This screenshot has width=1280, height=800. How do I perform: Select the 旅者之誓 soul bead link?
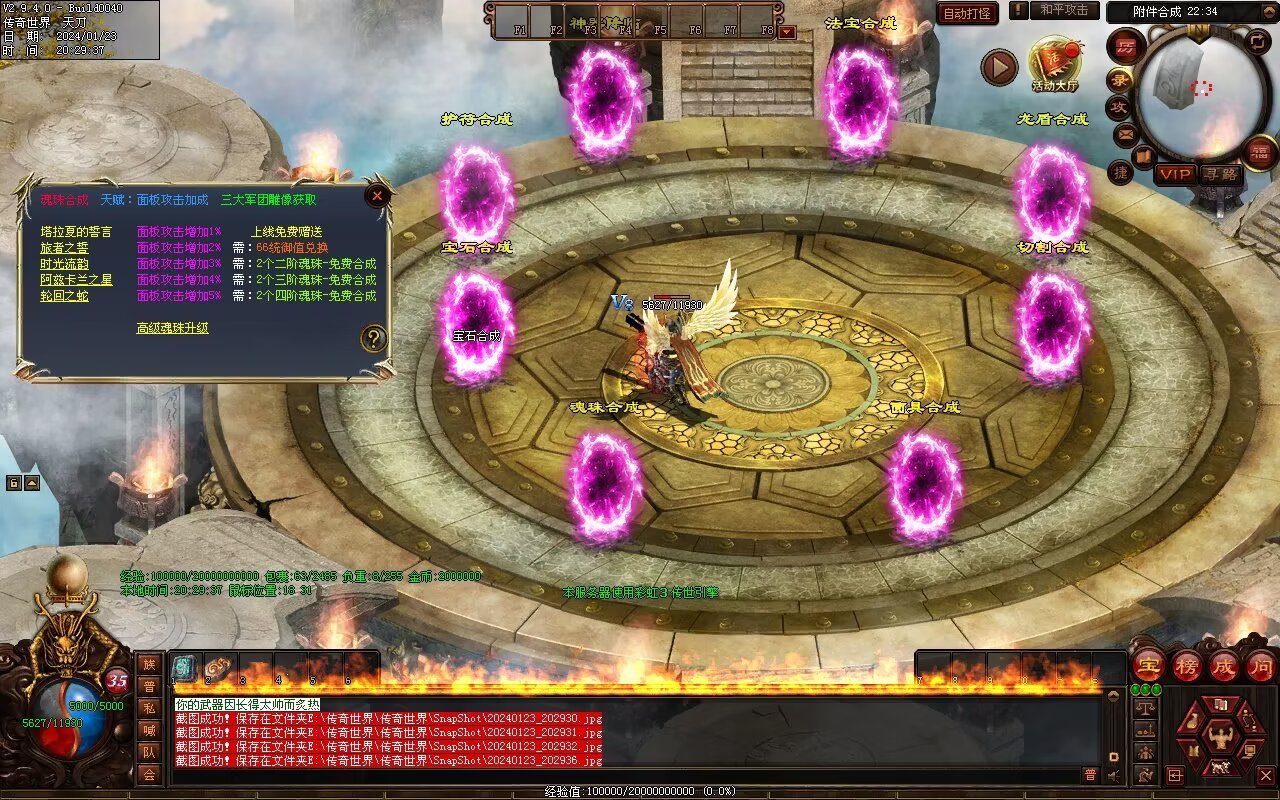63,248
